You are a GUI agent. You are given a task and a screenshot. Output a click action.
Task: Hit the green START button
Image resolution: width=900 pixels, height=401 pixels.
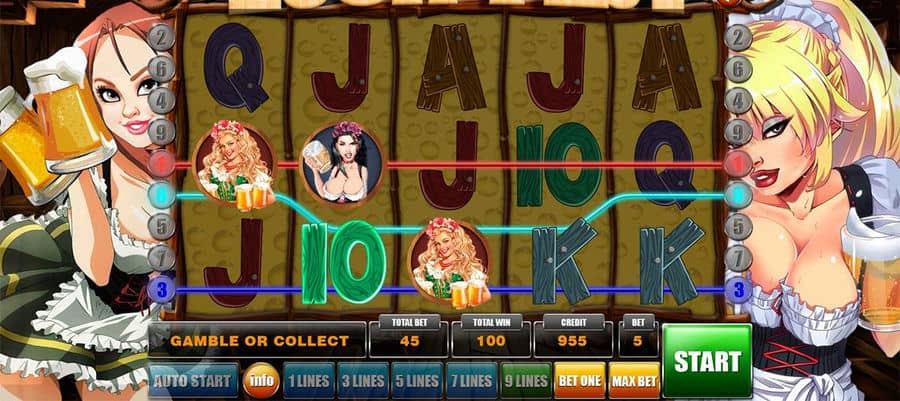[707, 360]
